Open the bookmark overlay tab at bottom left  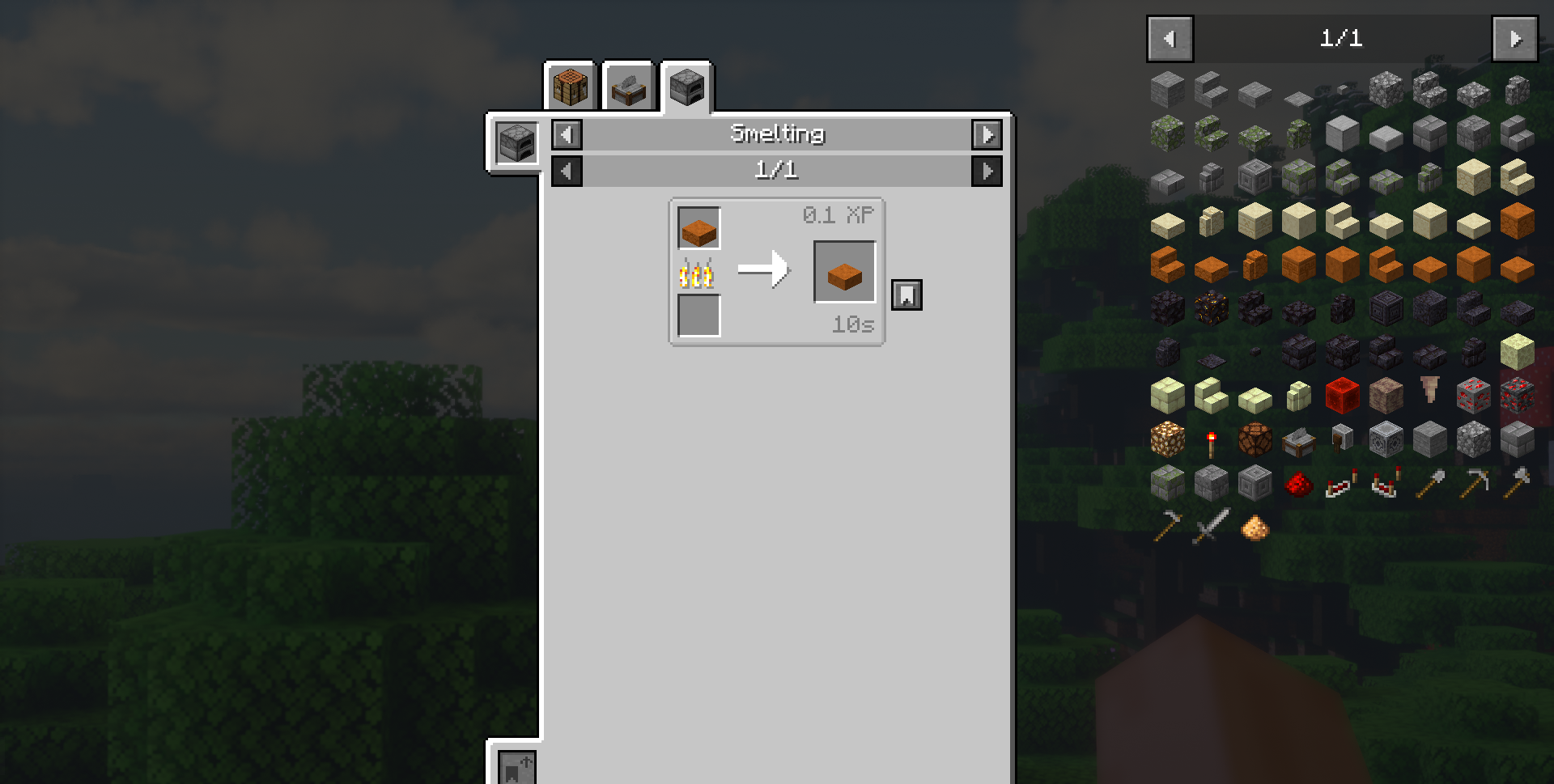pyautogui.click(x=516, y=769)
